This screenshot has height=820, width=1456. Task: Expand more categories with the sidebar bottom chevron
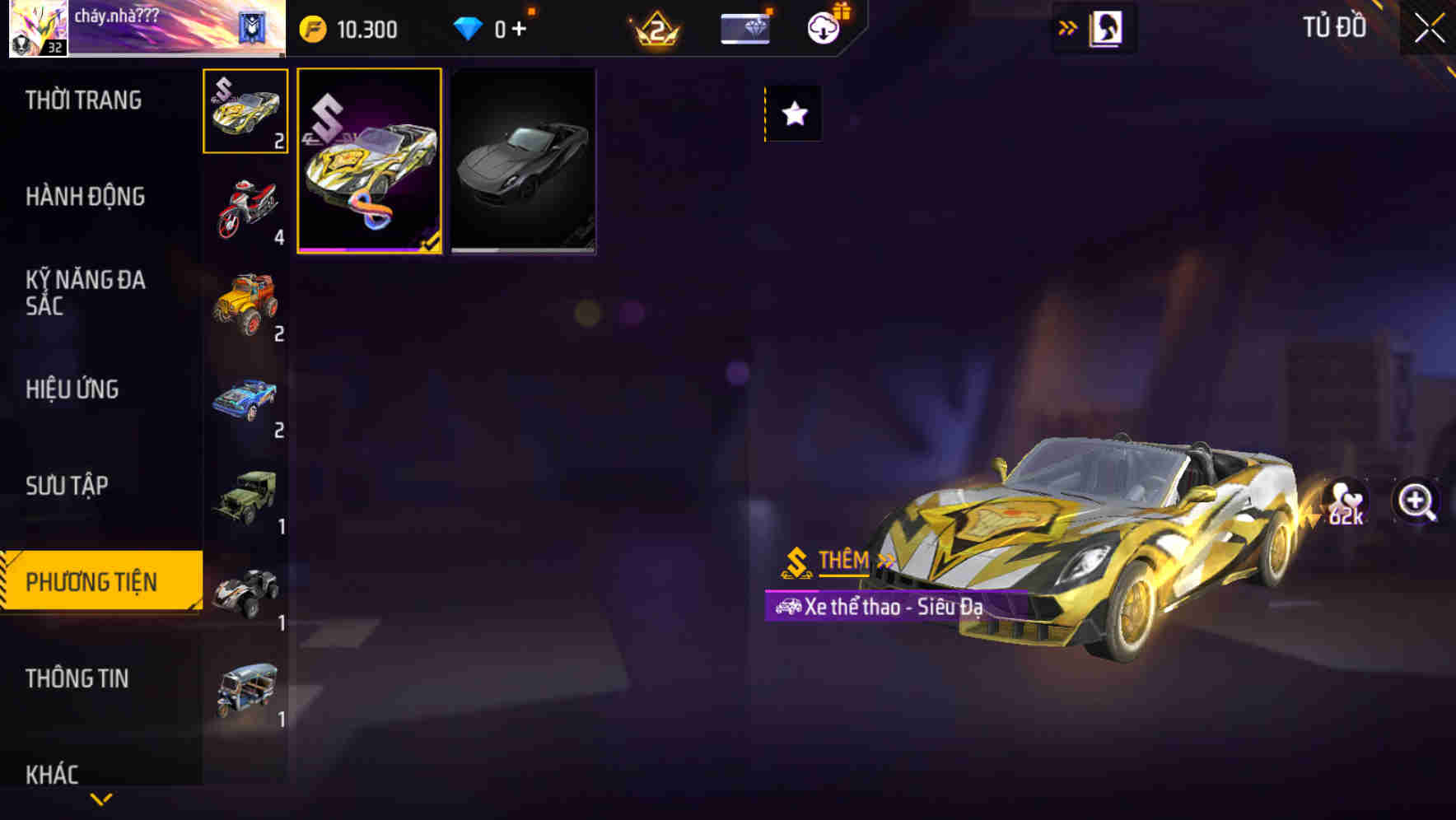tap(100, 800)
